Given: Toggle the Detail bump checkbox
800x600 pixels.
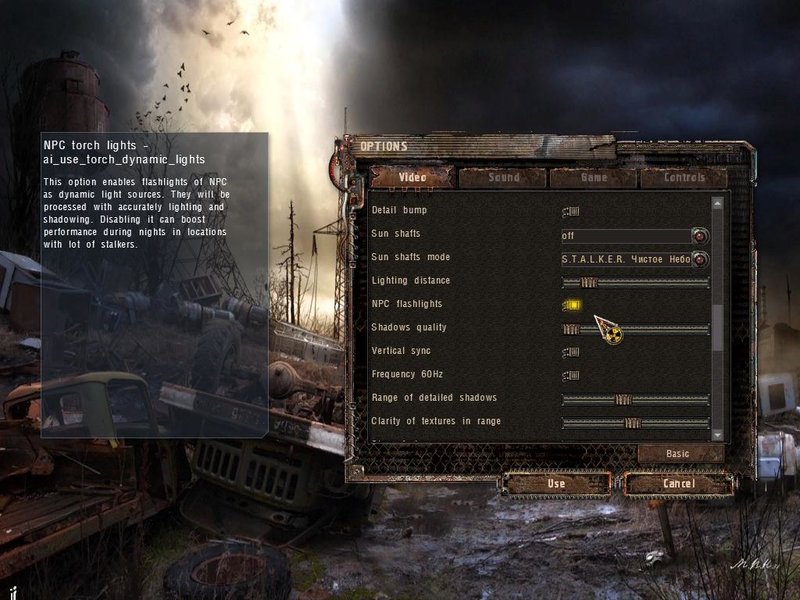Looking at the screenshot, I should pyautogui.click(x=571, y=211).
